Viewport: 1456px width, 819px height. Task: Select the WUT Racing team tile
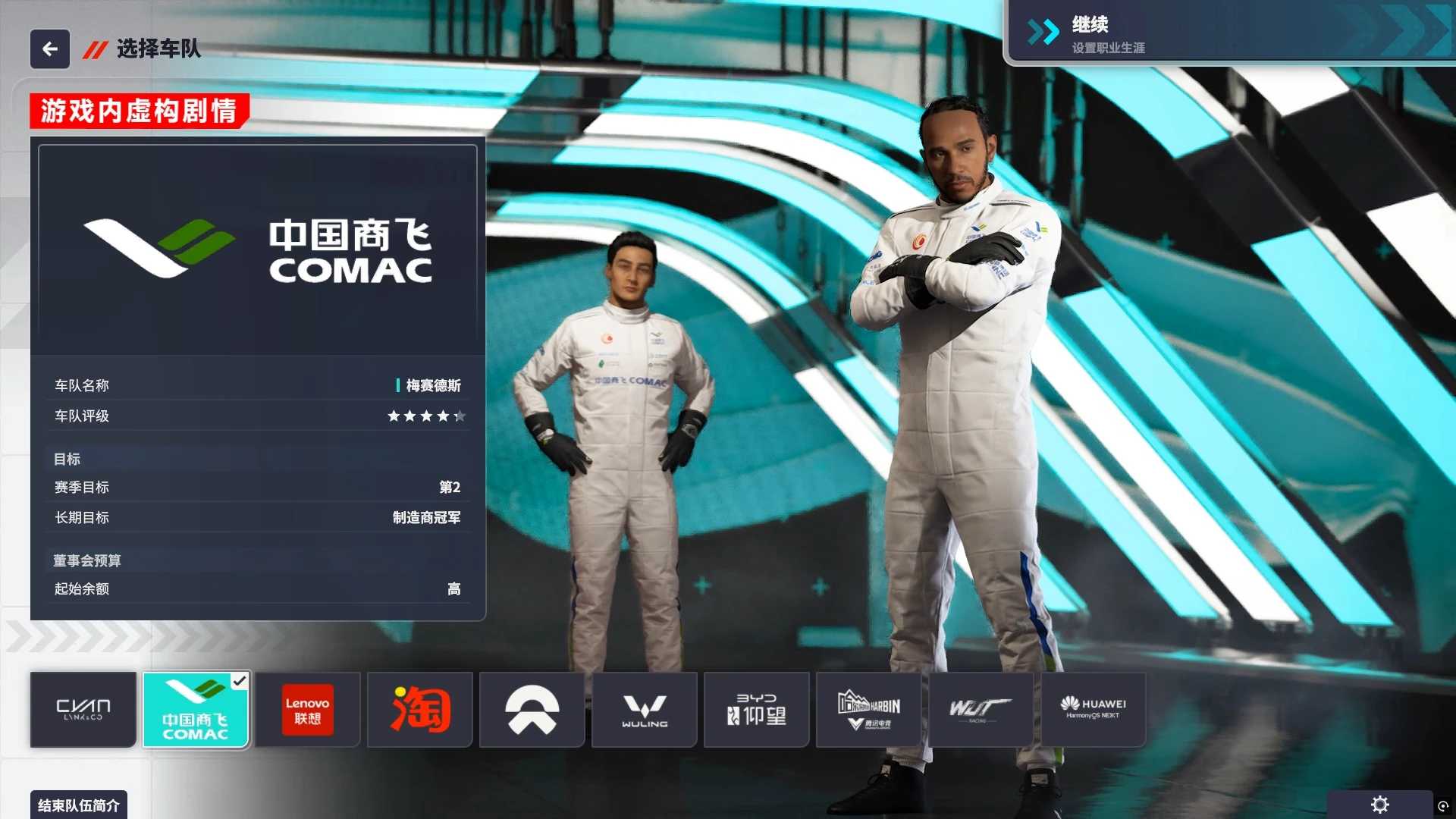[981, 710]
